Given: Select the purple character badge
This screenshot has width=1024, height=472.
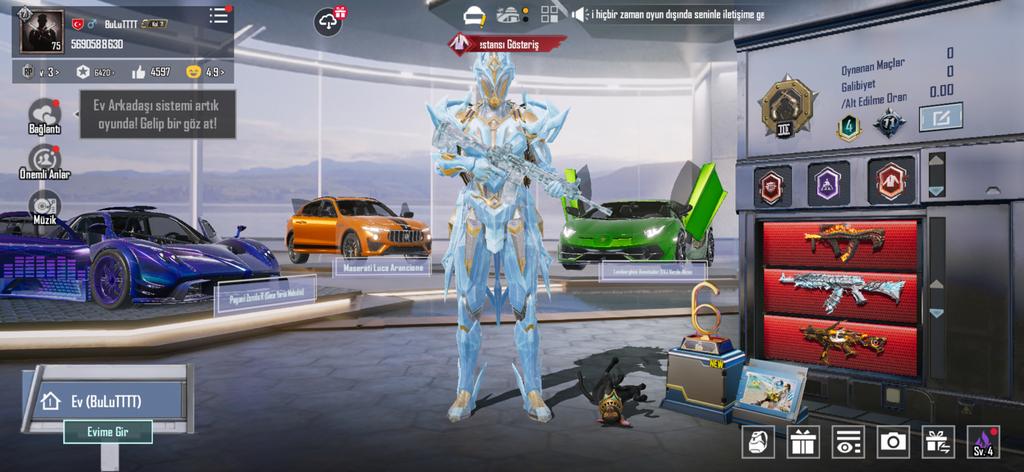Looking at the screenshot, I should tap(828, 184).
